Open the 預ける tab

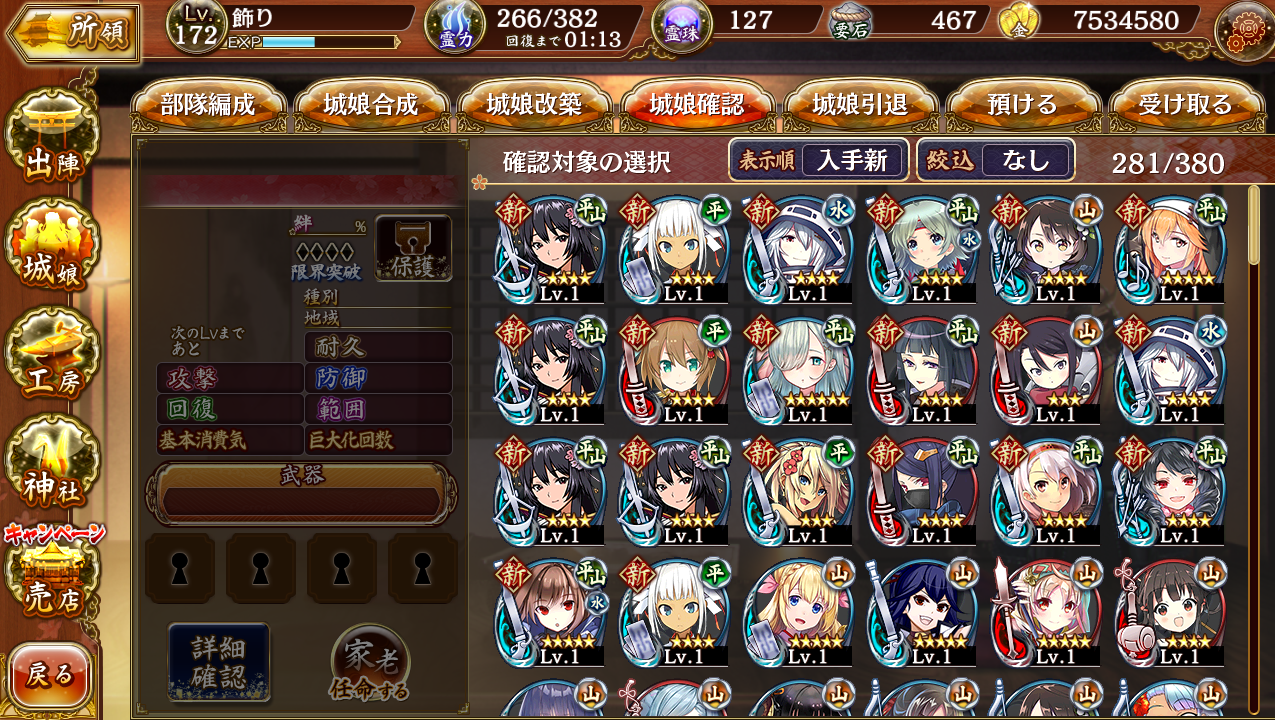point(1023,104)
